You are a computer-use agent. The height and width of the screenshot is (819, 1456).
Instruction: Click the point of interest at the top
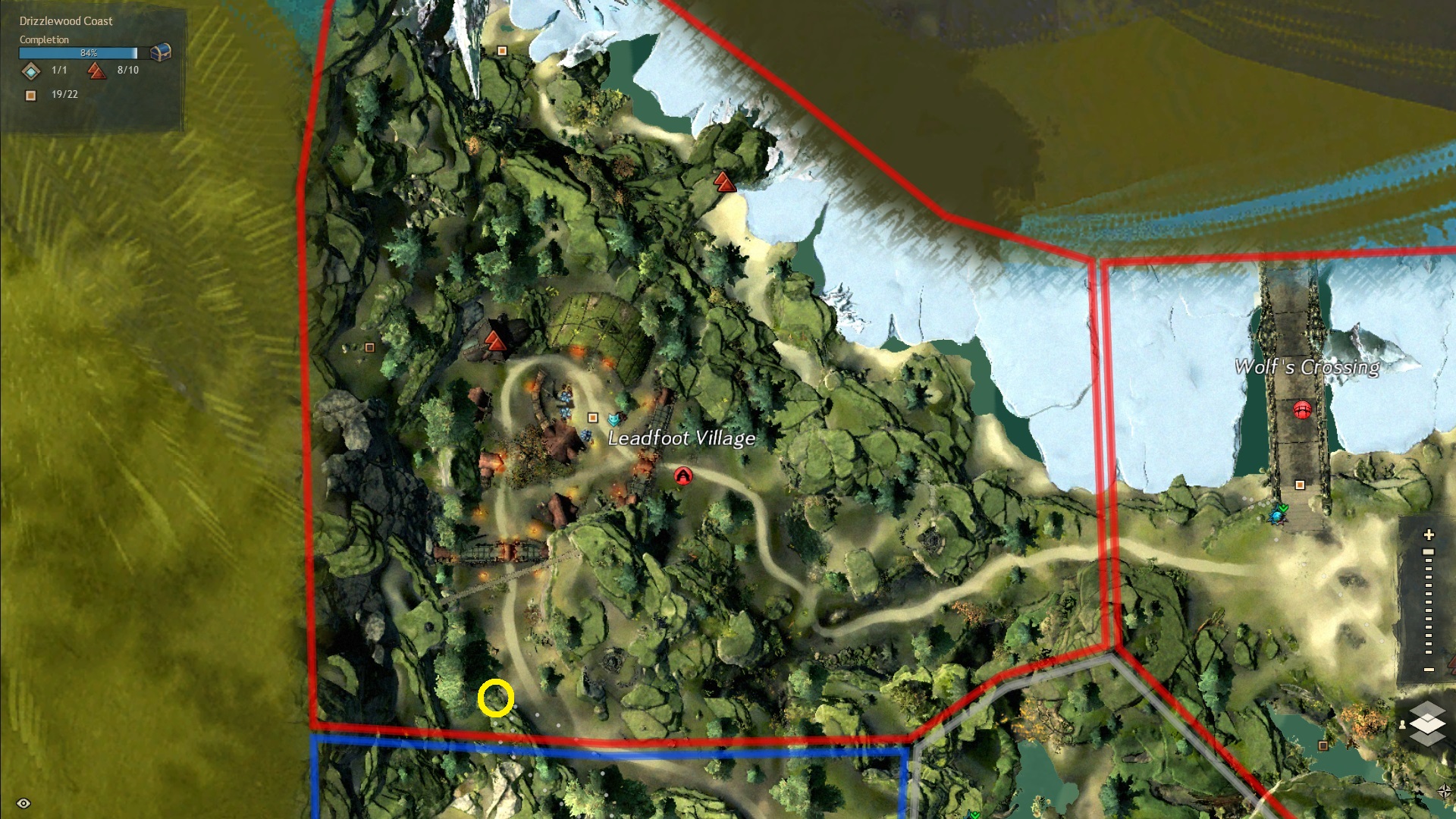click(x=502, y=51)
